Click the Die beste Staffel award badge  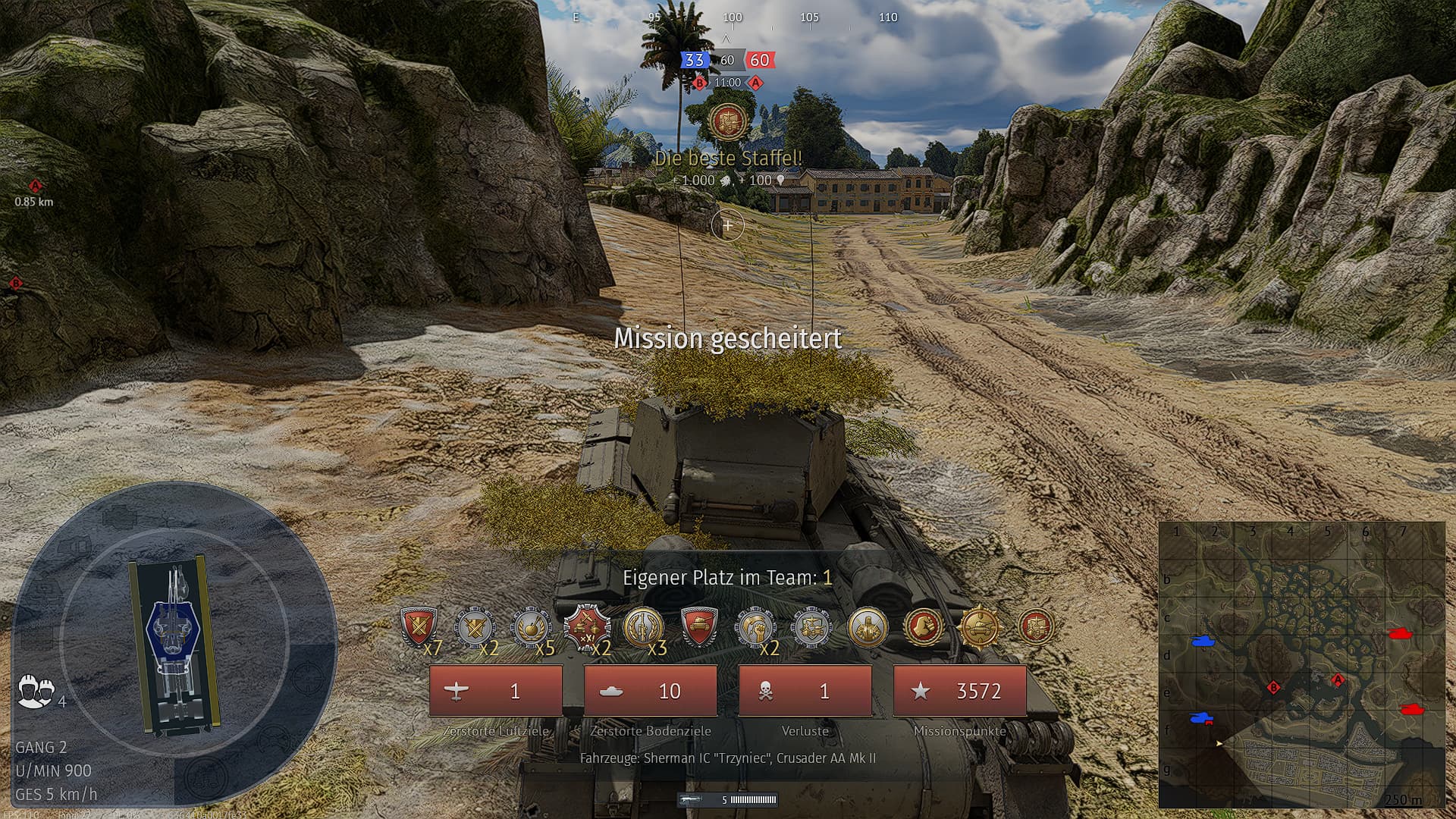point(728,122)
